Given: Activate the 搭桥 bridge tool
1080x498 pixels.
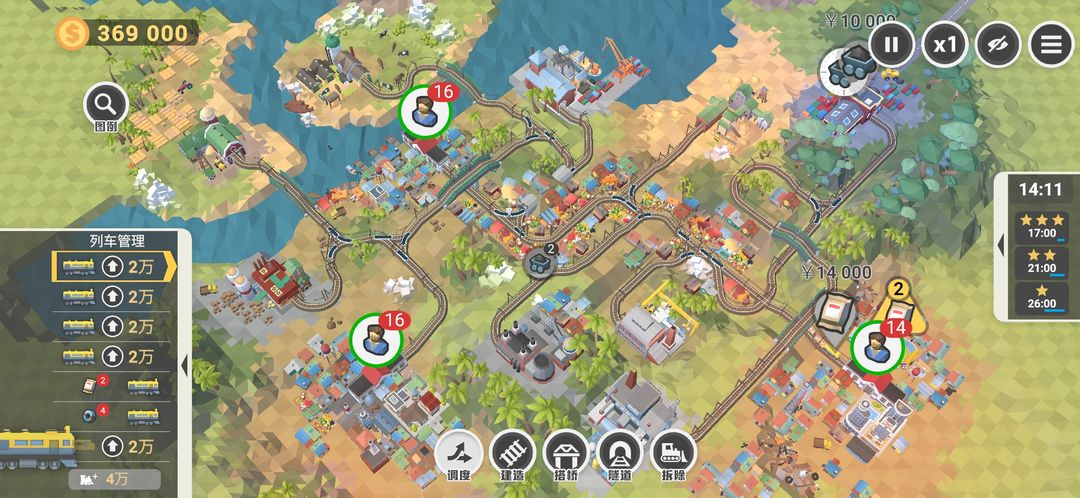Looking at the screenshot, I should [567, 455].
